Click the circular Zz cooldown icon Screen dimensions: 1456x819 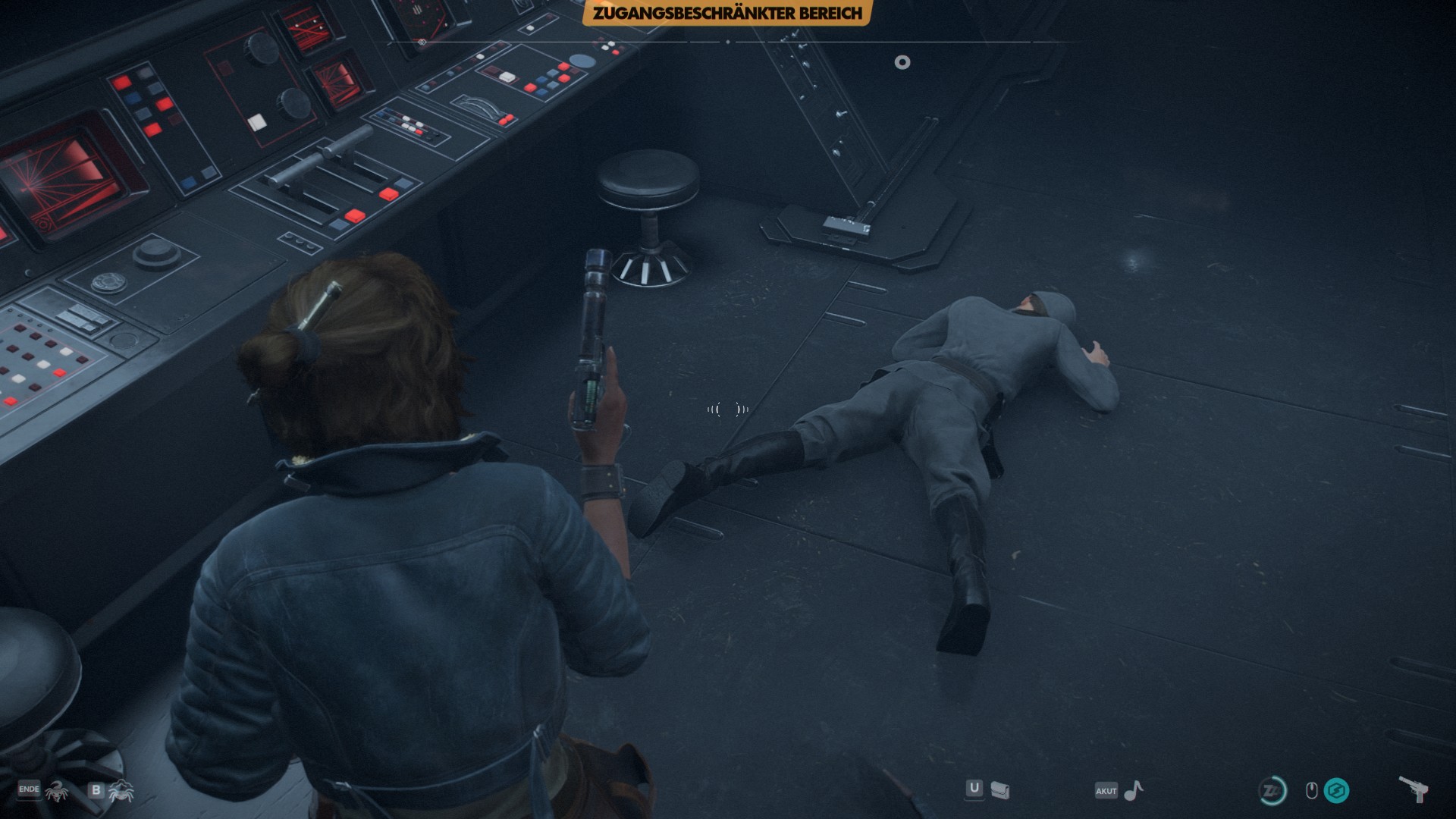coord(1272,791)
